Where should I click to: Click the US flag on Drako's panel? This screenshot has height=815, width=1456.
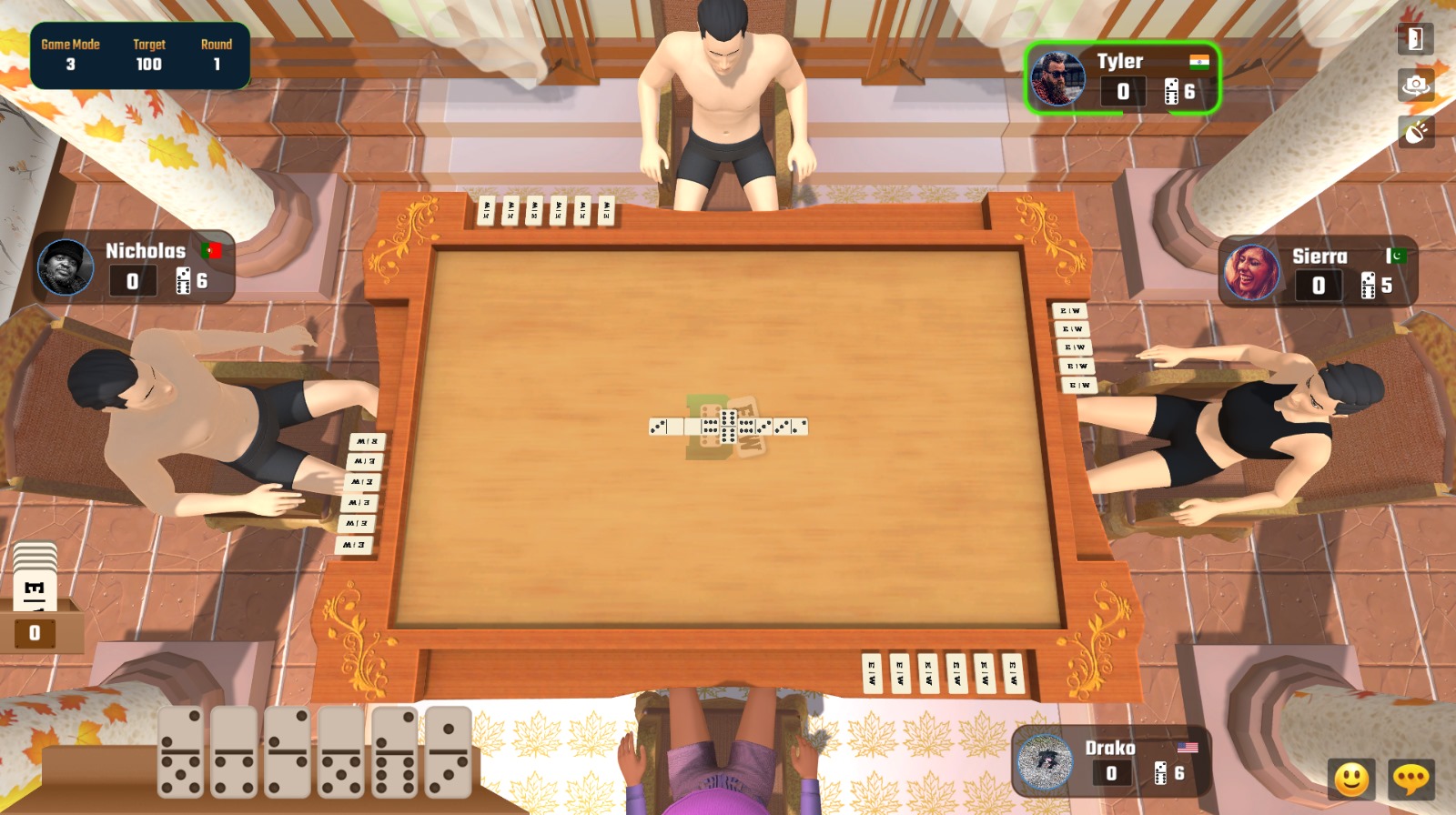coord(1188,748)
